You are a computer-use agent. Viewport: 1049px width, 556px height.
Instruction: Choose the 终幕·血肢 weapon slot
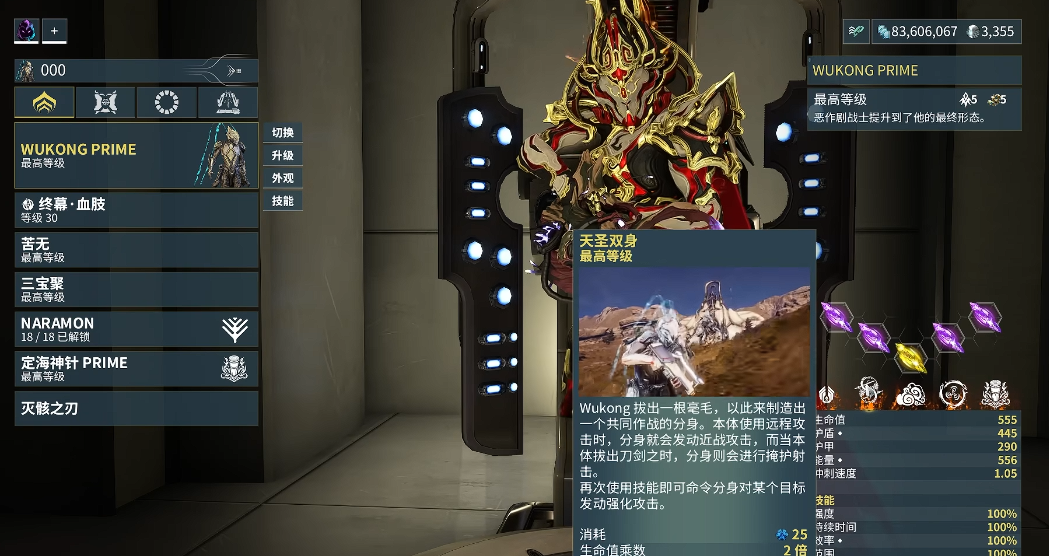coord(136,210)
